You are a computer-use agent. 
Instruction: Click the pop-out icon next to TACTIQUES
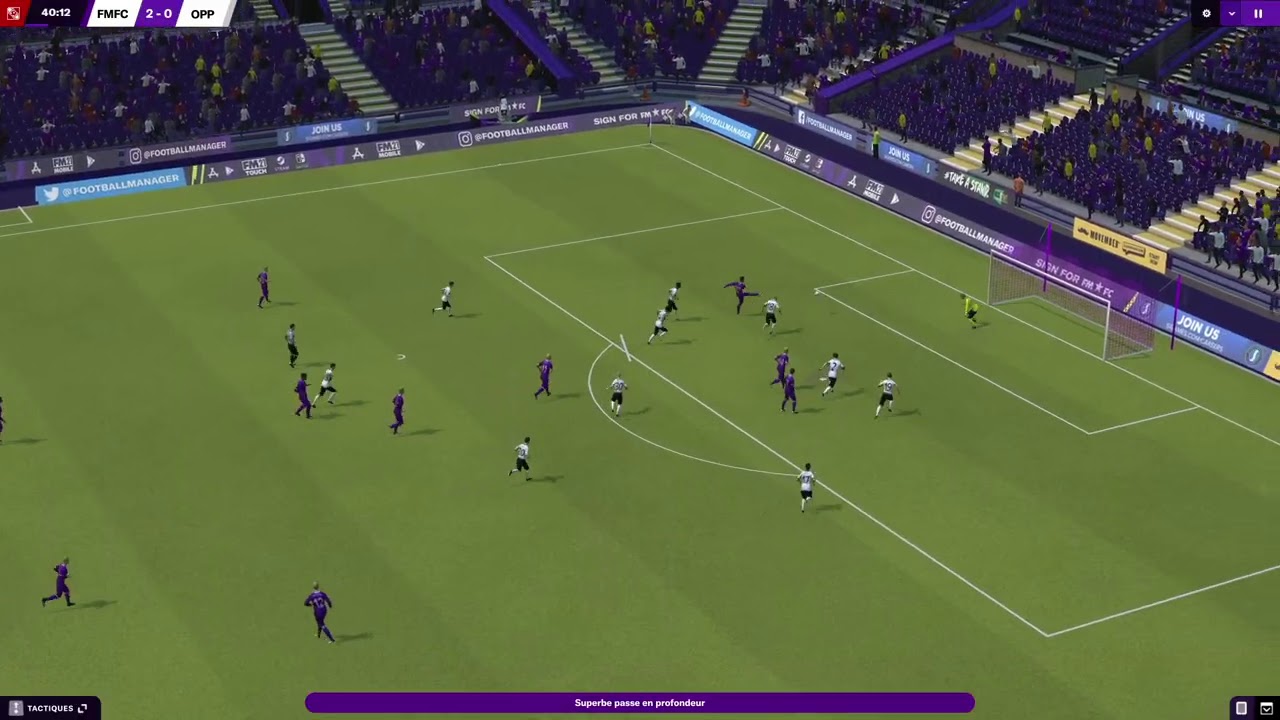click(x=83, y=706)
